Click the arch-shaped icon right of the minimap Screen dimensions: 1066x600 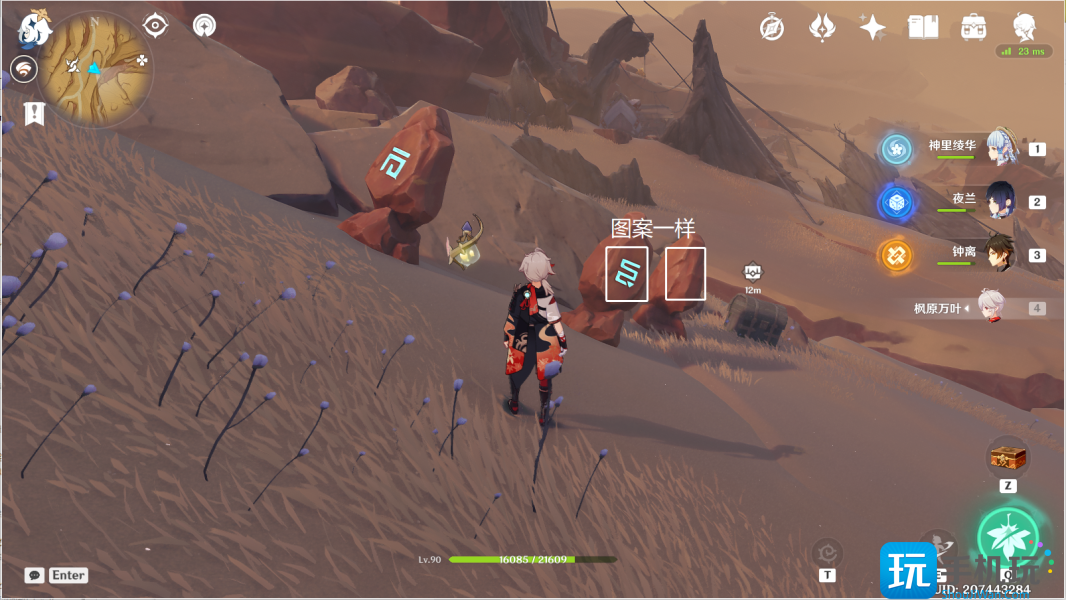coord(204,25)
